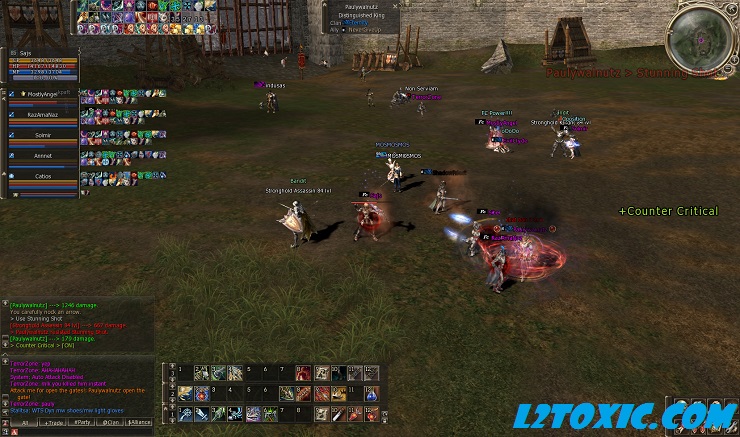Choose party member Annnat
740x437 pixels.
[x=43, y=155]
